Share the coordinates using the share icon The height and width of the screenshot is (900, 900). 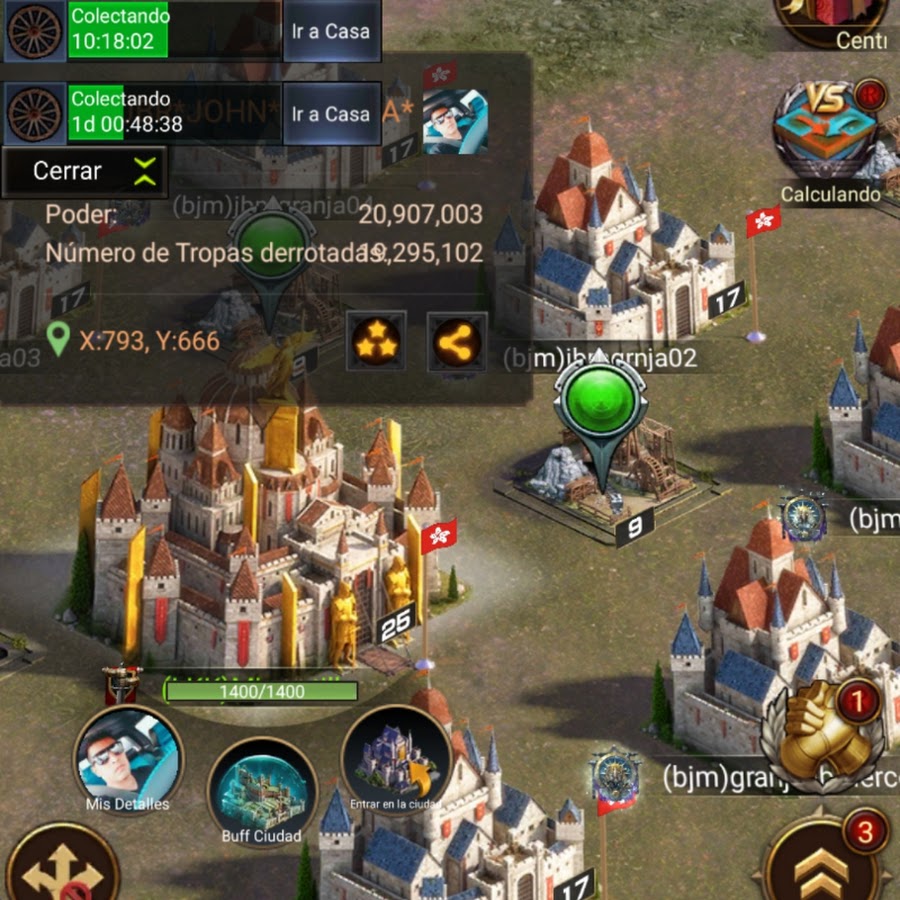[x=456, y=341]
